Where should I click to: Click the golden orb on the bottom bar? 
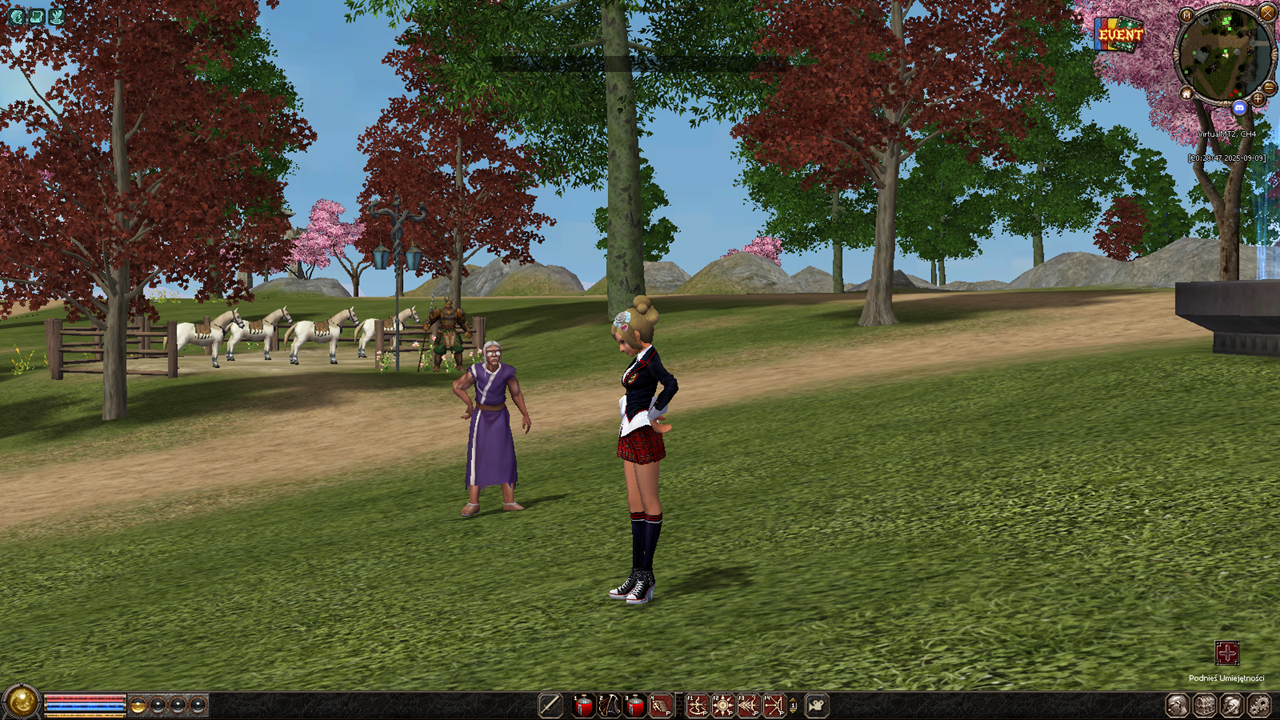point(20,703)
